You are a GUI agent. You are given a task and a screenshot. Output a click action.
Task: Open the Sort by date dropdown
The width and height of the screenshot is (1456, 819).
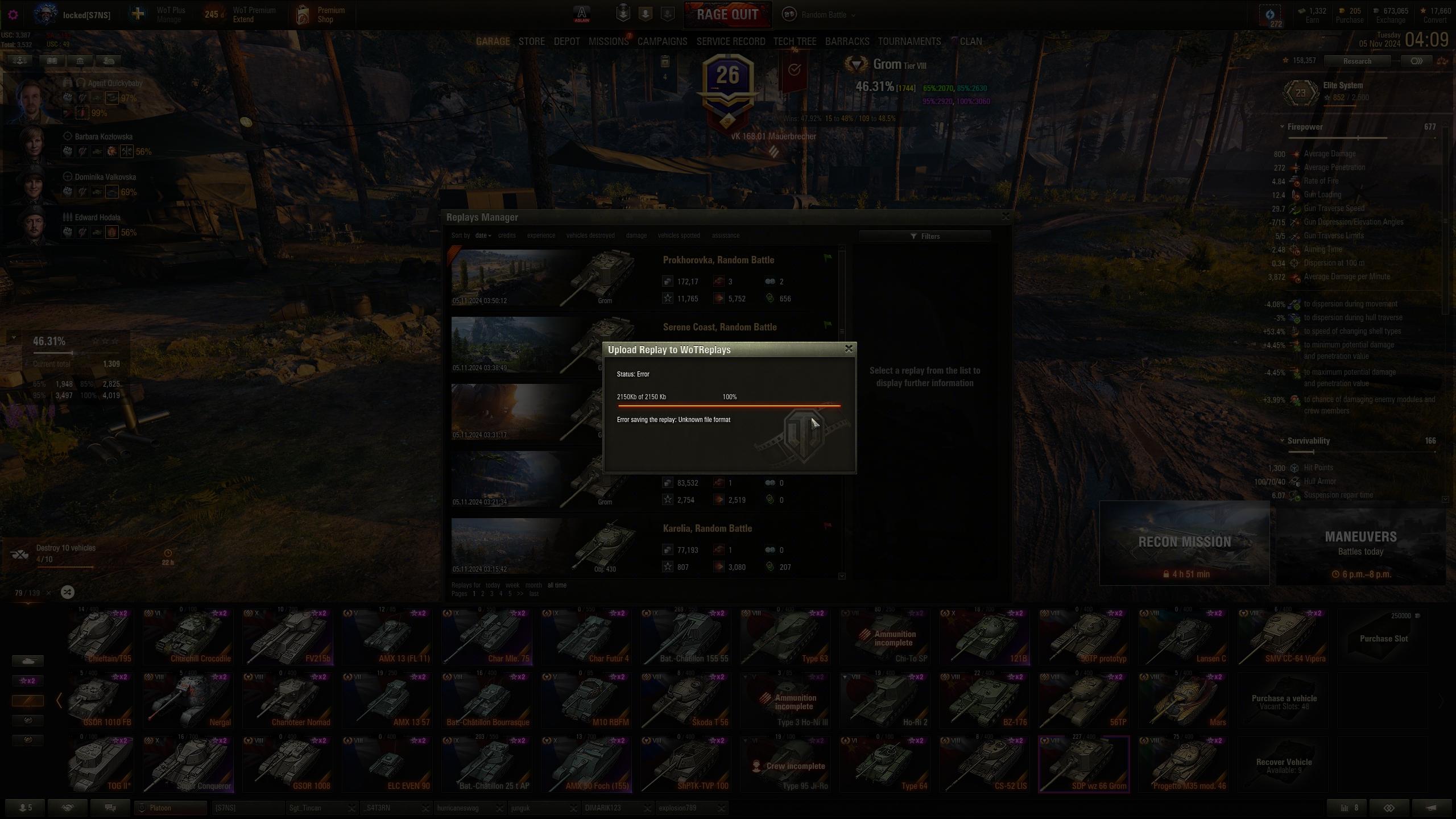[x=482, y=235]
